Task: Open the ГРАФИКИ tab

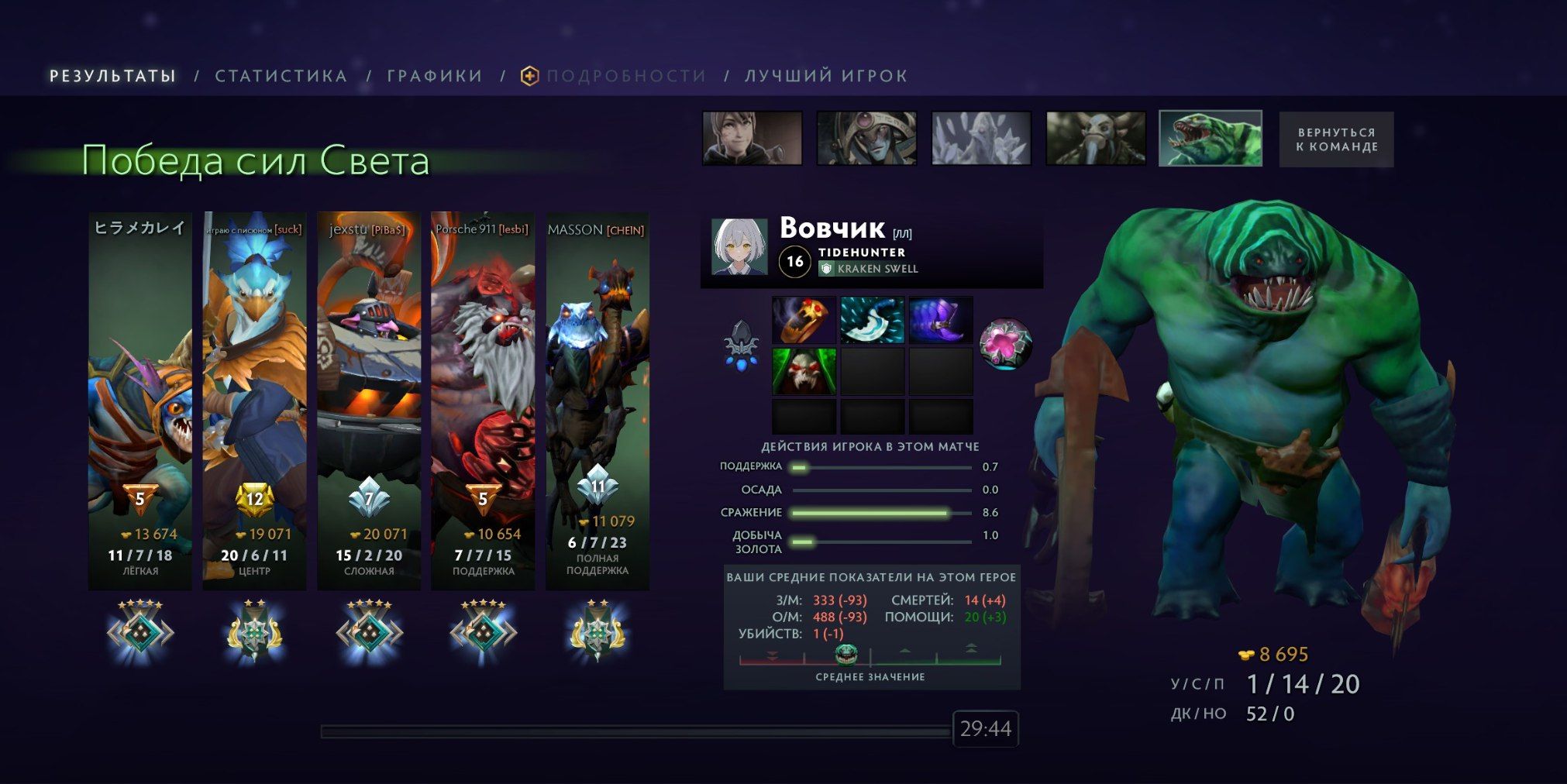Action: (x=432, y=75)
